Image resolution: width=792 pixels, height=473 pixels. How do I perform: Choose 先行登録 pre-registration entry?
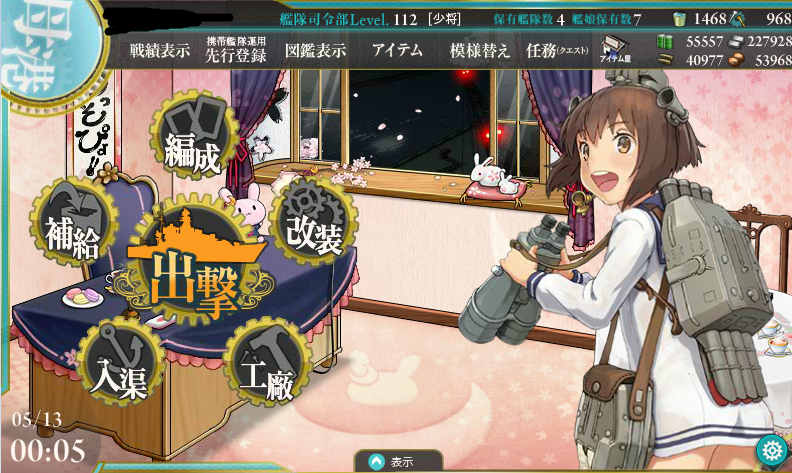236,51
